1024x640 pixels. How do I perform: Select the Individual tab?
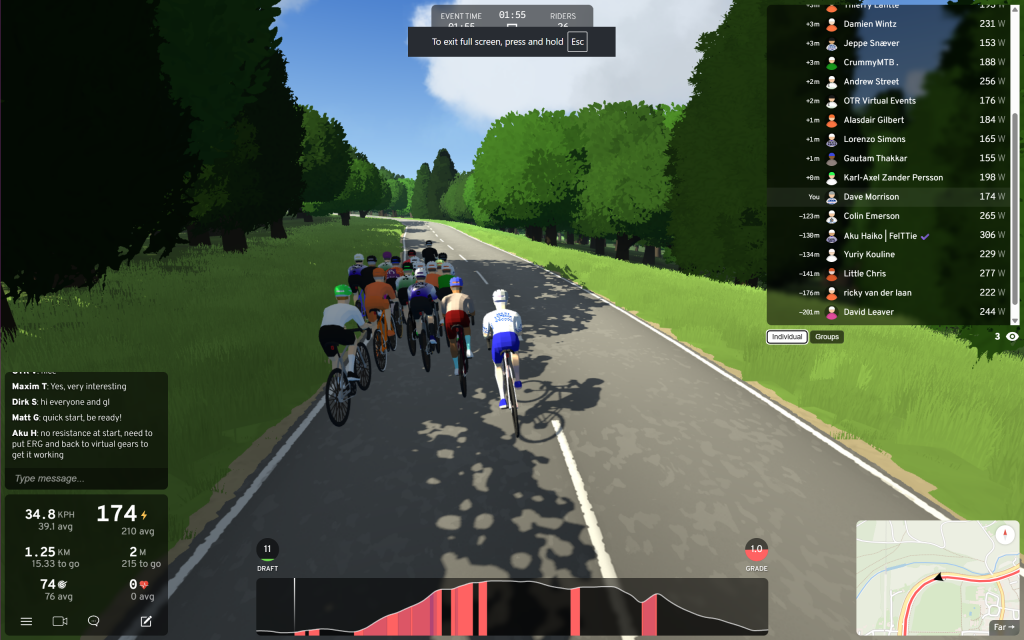(787, 337)
